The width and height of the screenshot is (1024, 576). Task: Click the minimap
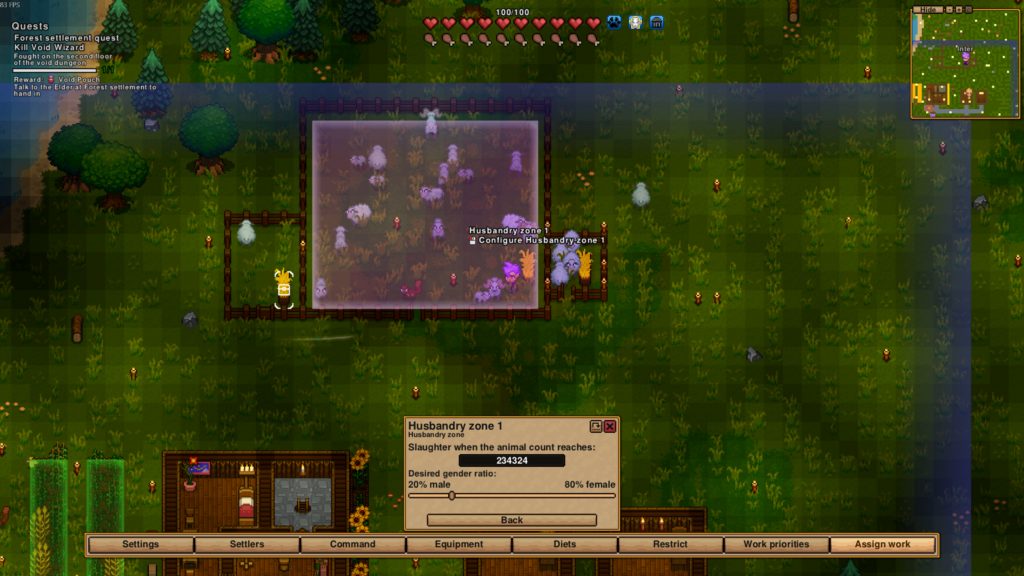pyautogui.click(x=965, y=65)
